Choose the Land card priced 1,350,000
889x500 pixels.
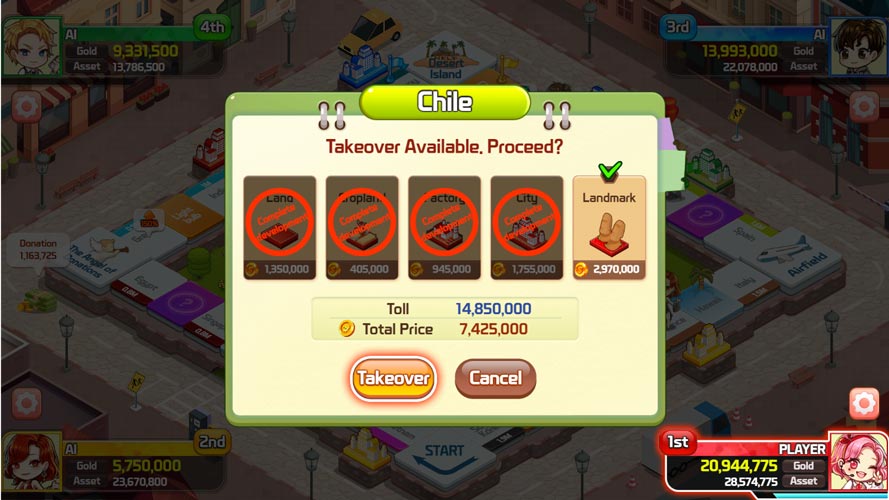[x=280, y=228]
